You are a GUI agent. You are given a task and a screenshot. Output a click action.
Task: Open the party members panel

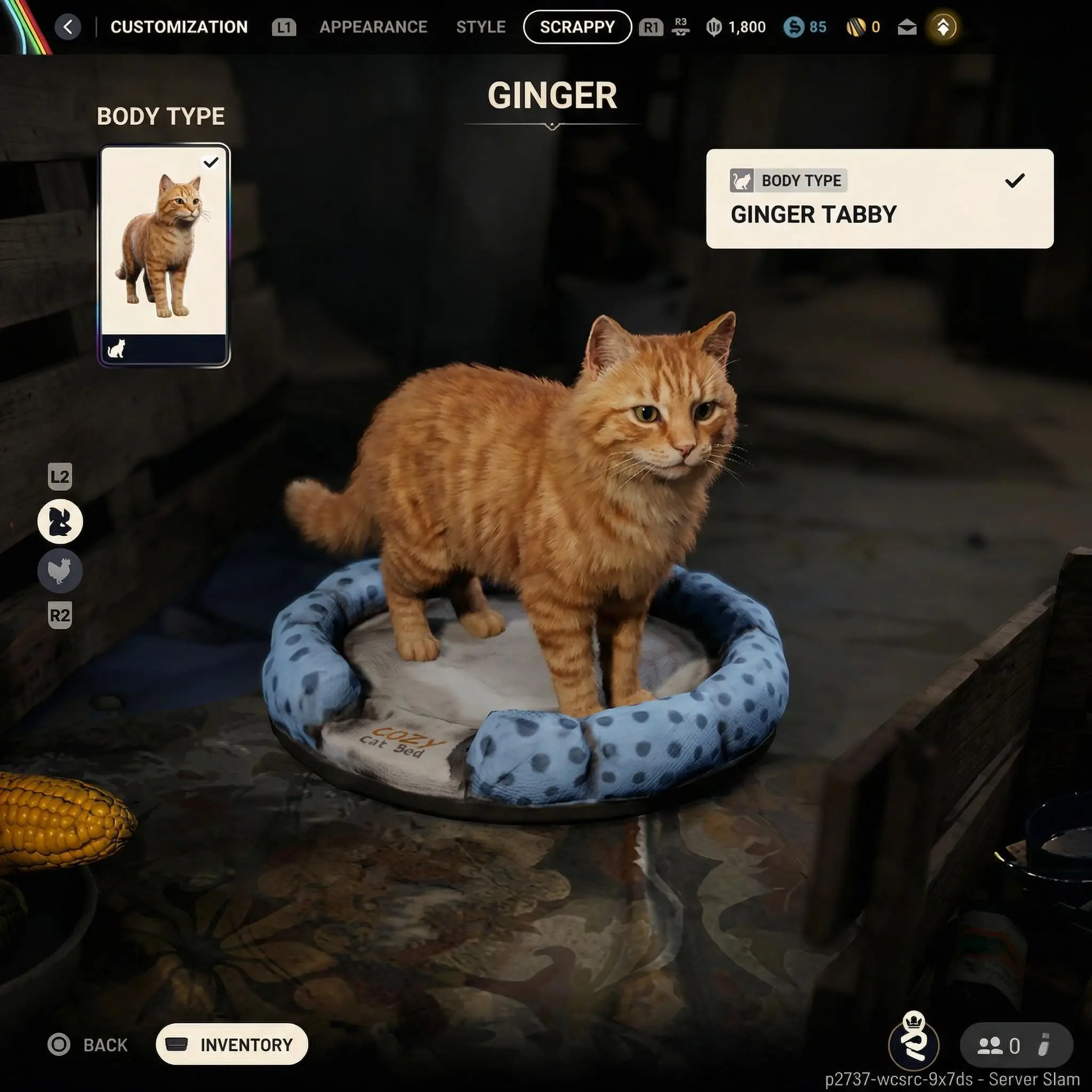[x=1016, y=1046]
